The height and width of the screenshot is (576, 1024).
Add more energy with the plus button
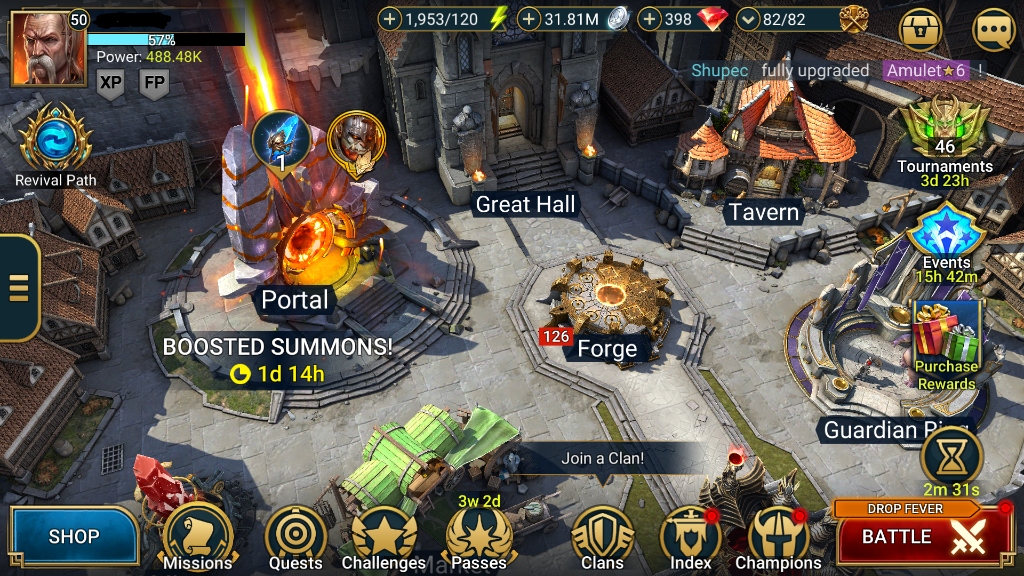(391, 18)
